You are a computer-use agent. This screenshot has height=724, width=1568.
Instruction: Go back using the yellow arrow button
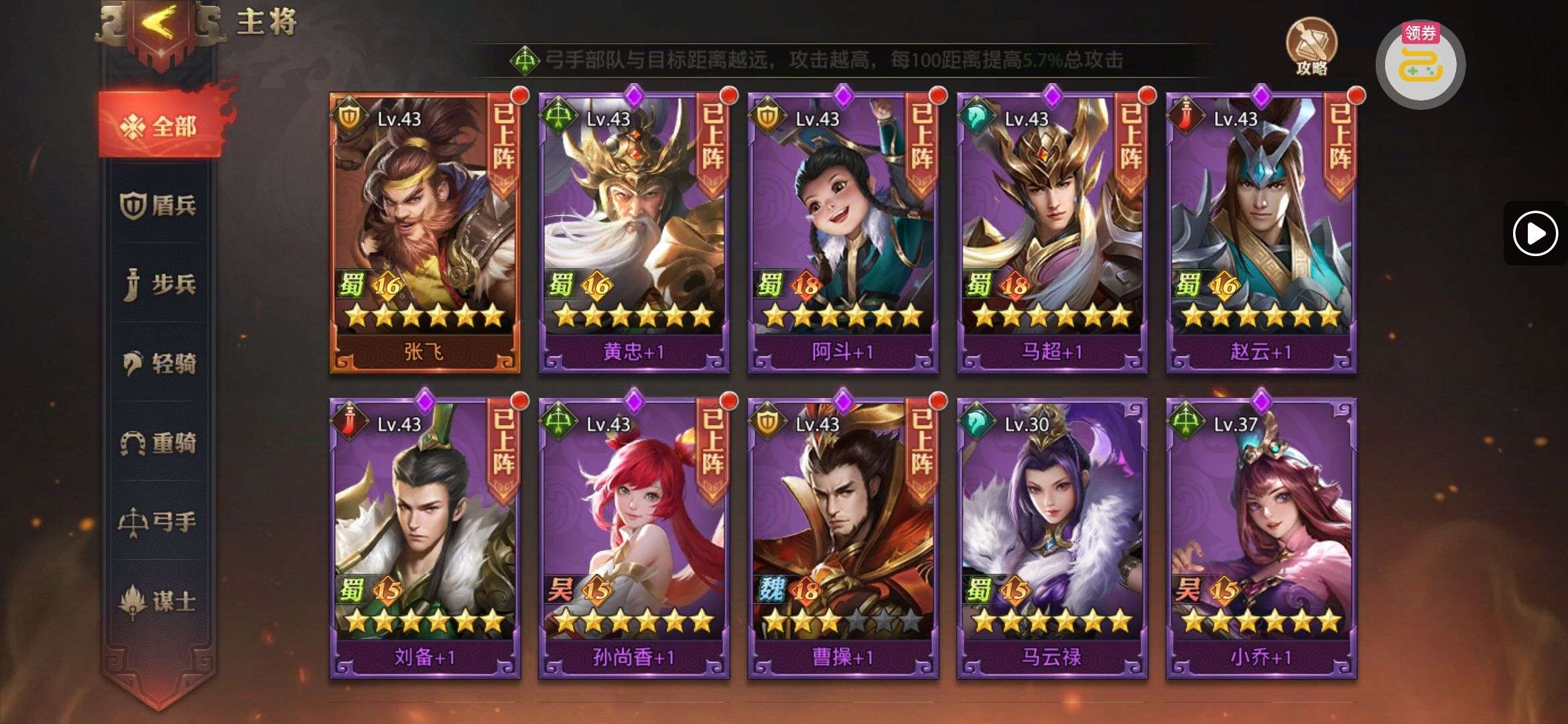pos(161,25)
